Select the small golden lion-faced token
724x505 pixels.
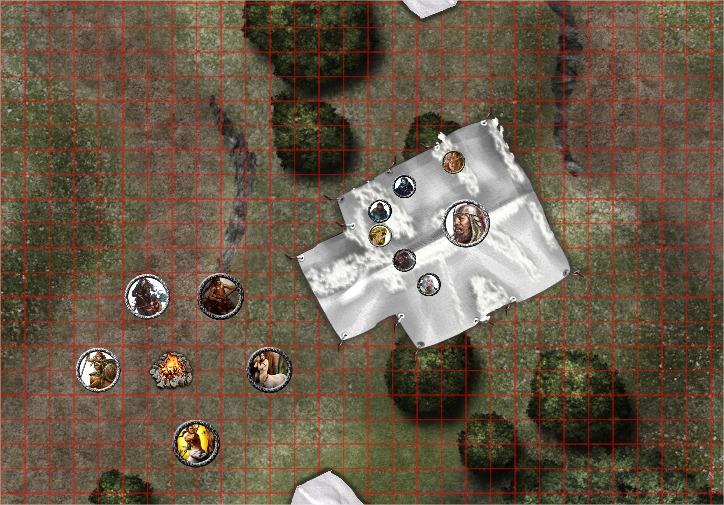(379, 236)
